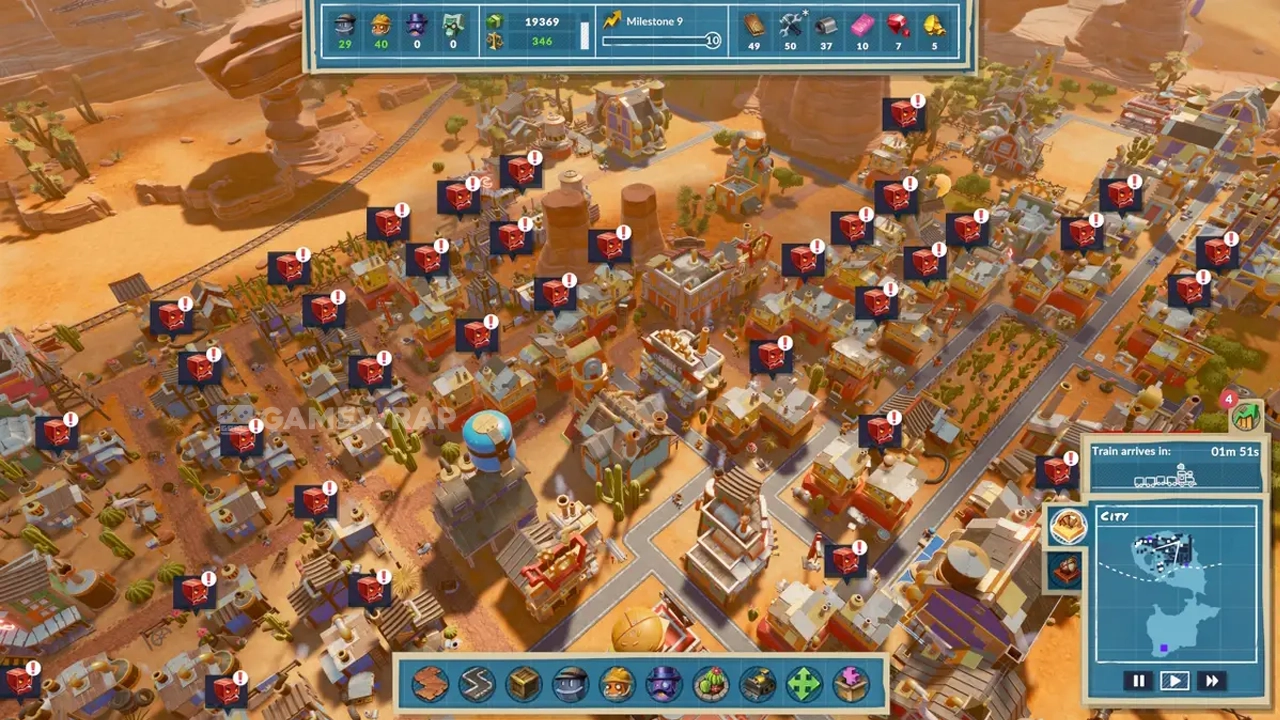The height and width of the screenshot is (720, 1280).
Task: Select the purple top-hat citizen category
Action: click(x=662, y=684)
